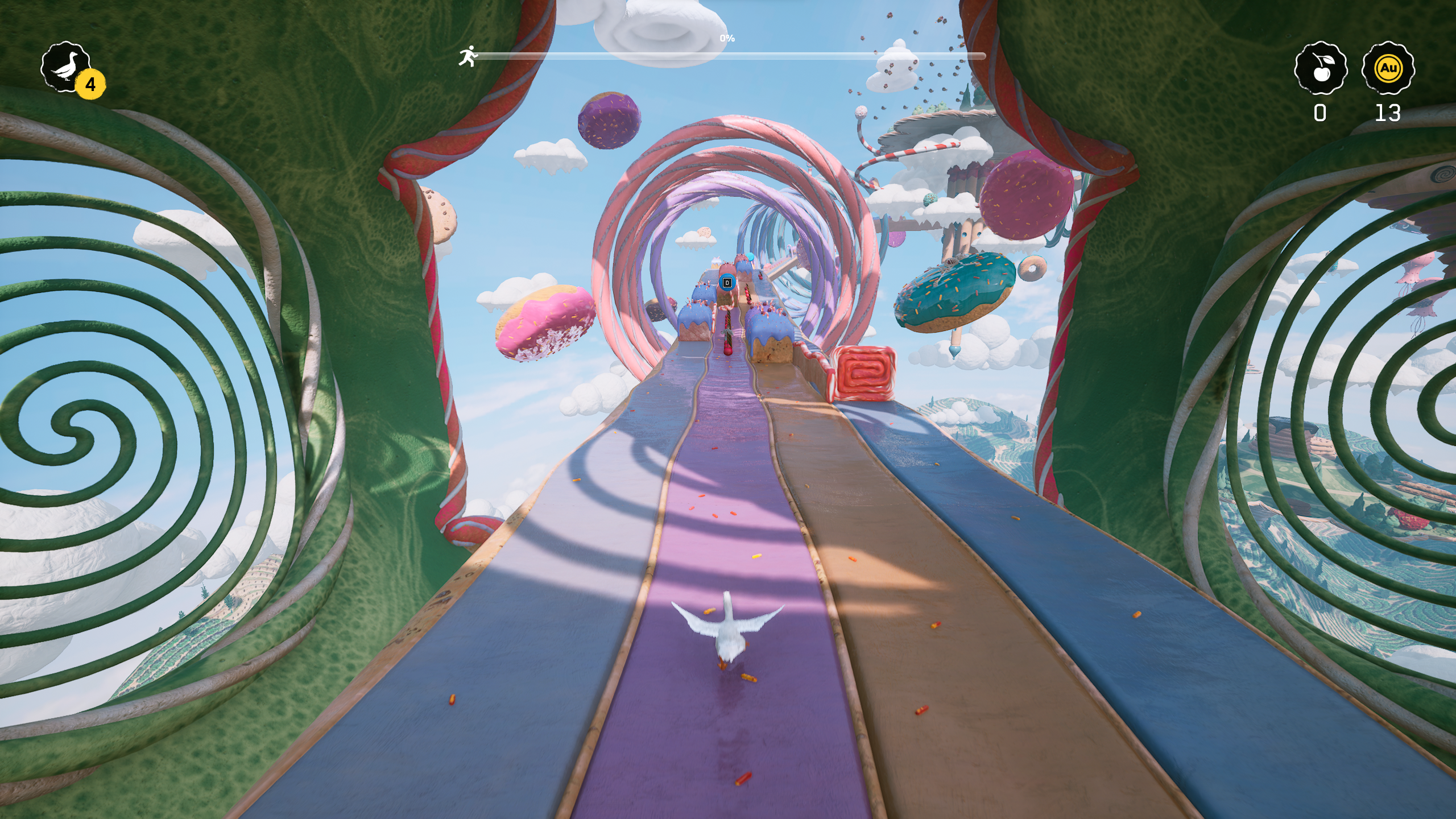Click the goose lives icon
The width and height of the screenshot is (1456, 819).
[66, 68]
